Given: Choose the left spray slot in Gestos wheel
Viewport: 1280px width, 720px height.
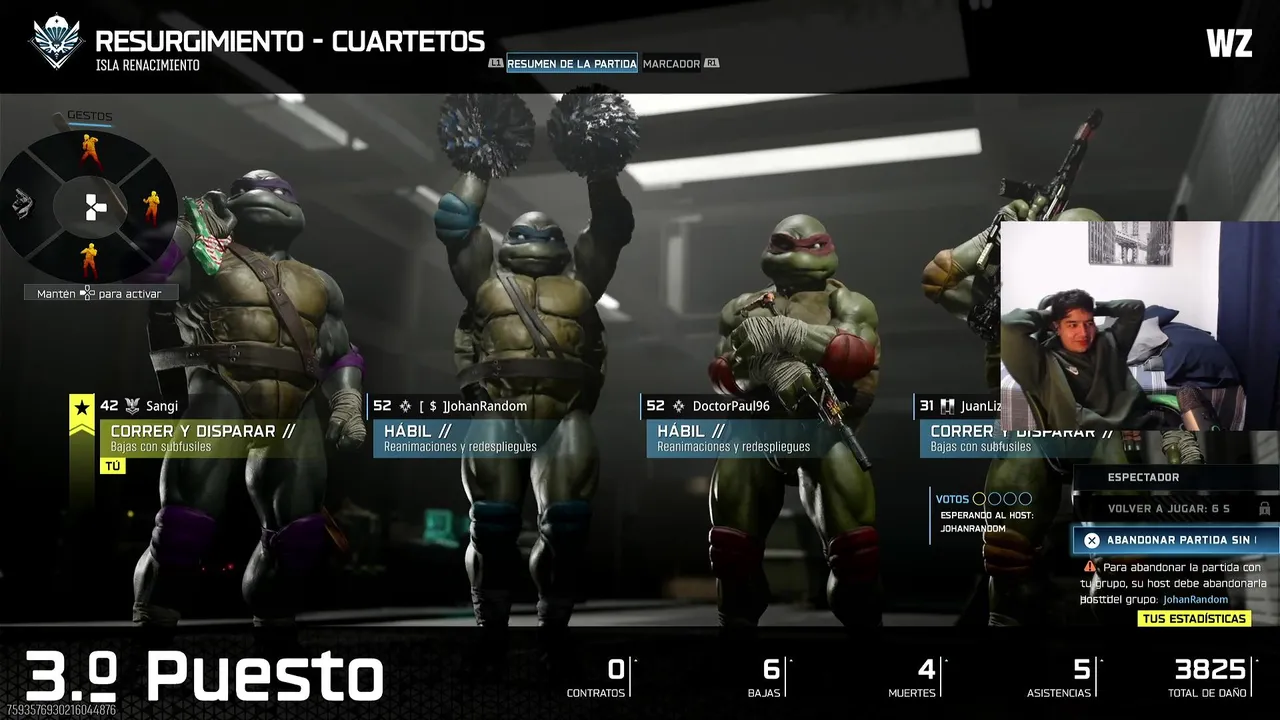Looking at the screenshot, I should pos(24,205).
